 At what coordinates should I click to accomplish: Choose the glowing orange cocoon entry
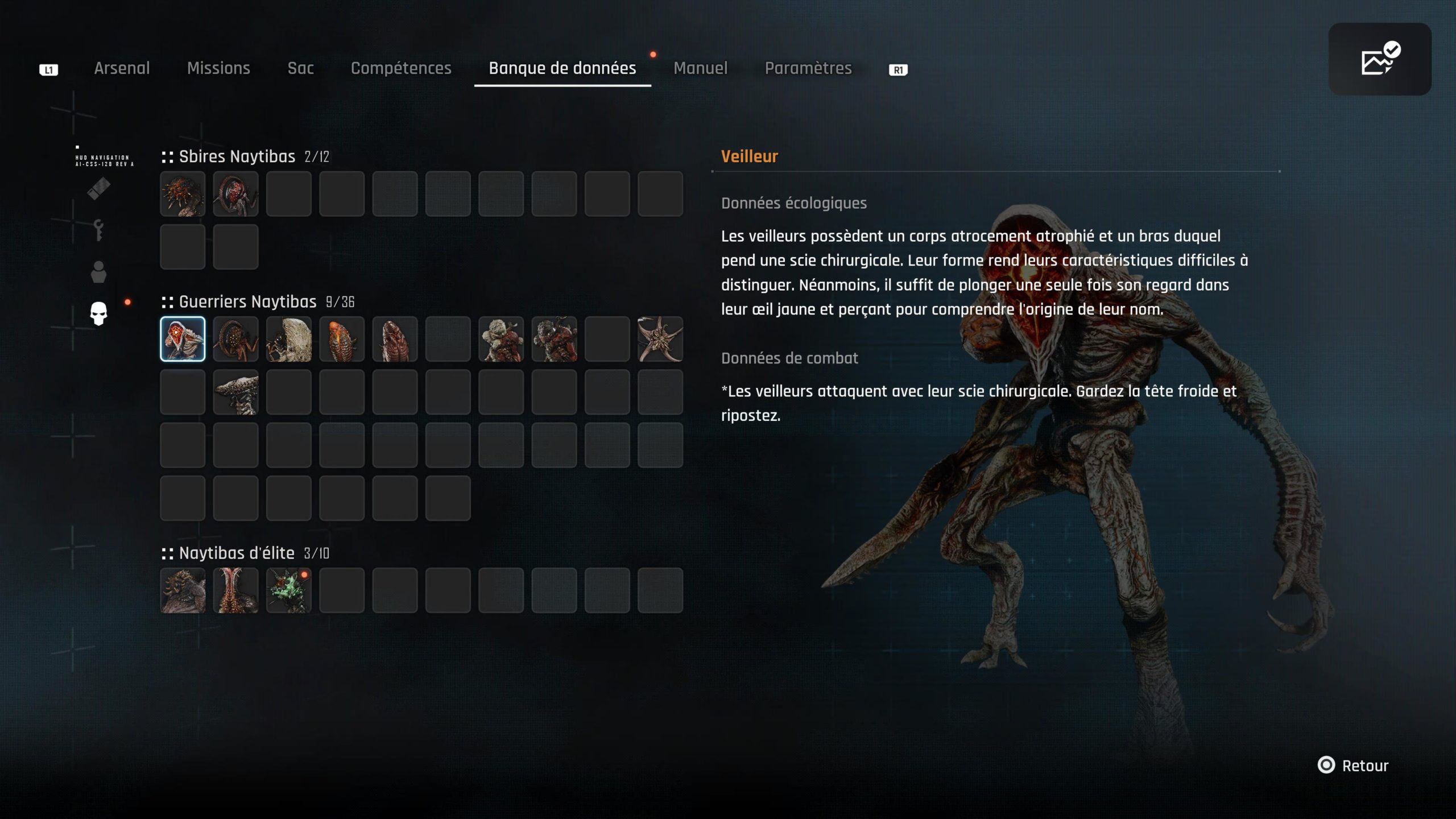click(x=342, y=339)
